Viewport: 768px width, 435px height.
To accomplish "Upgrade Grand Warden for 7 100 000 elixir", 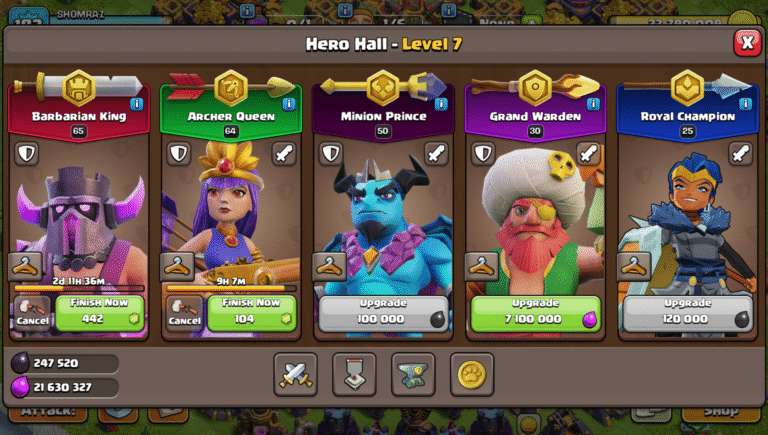I will [536, 312].
